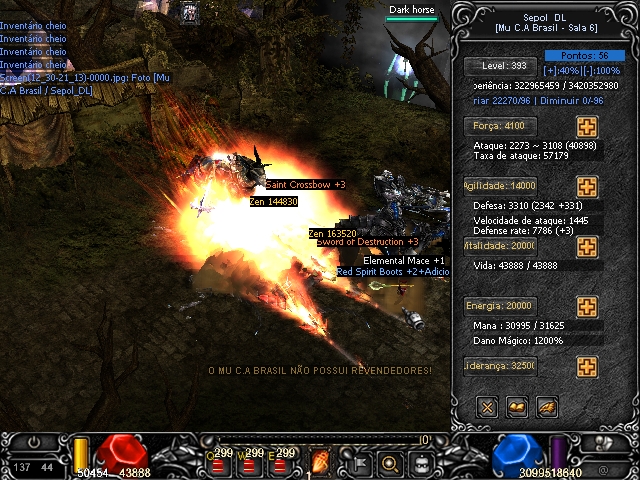Click the square icon right of magnifier
640x480 pixels.
point(422,462)
